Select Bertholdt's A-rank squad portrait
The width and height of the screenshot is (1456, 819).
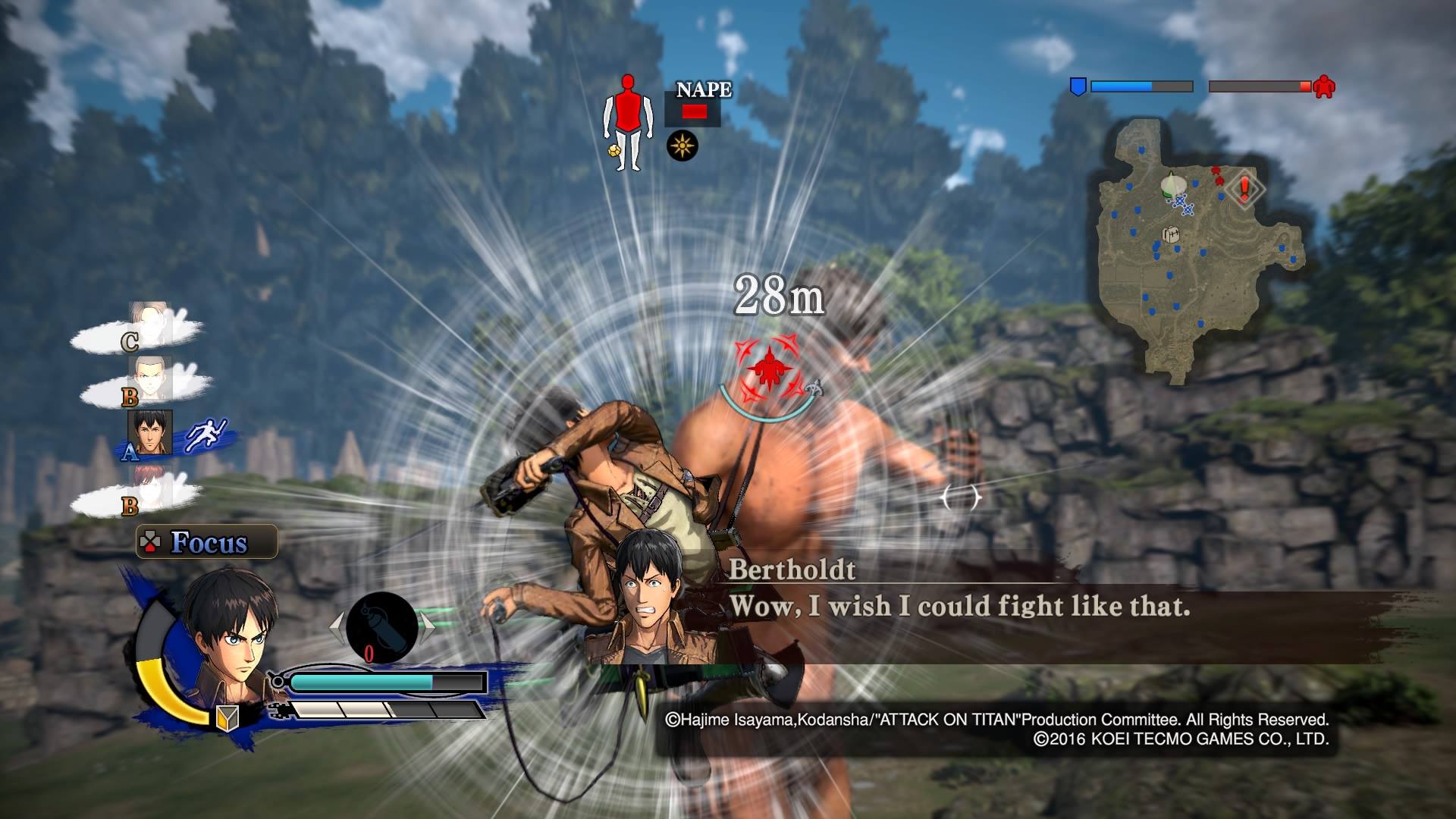pos(150,433)
